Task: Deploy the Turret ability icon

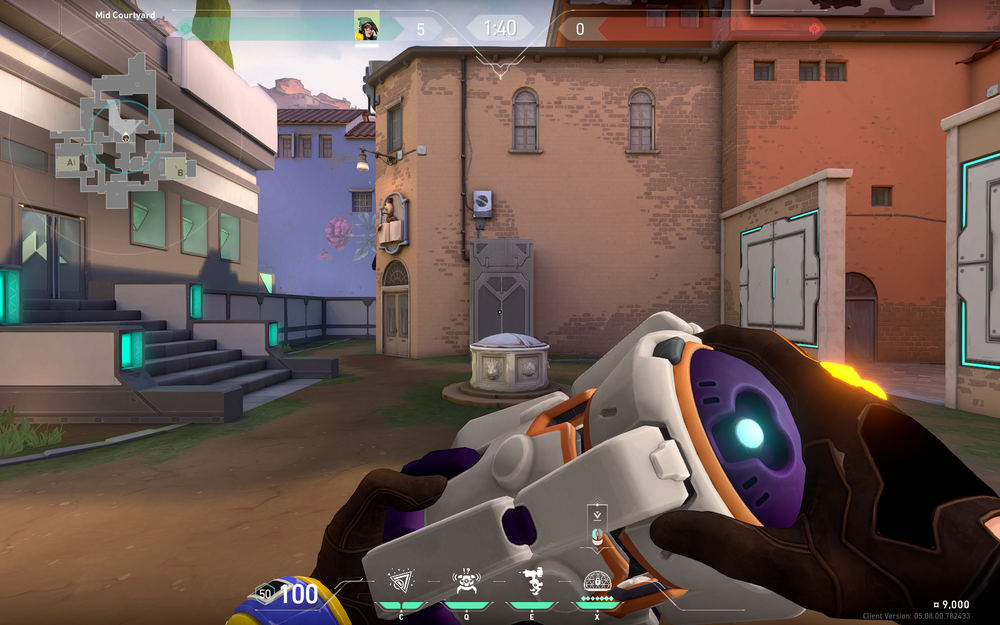Action: point(532,581)
